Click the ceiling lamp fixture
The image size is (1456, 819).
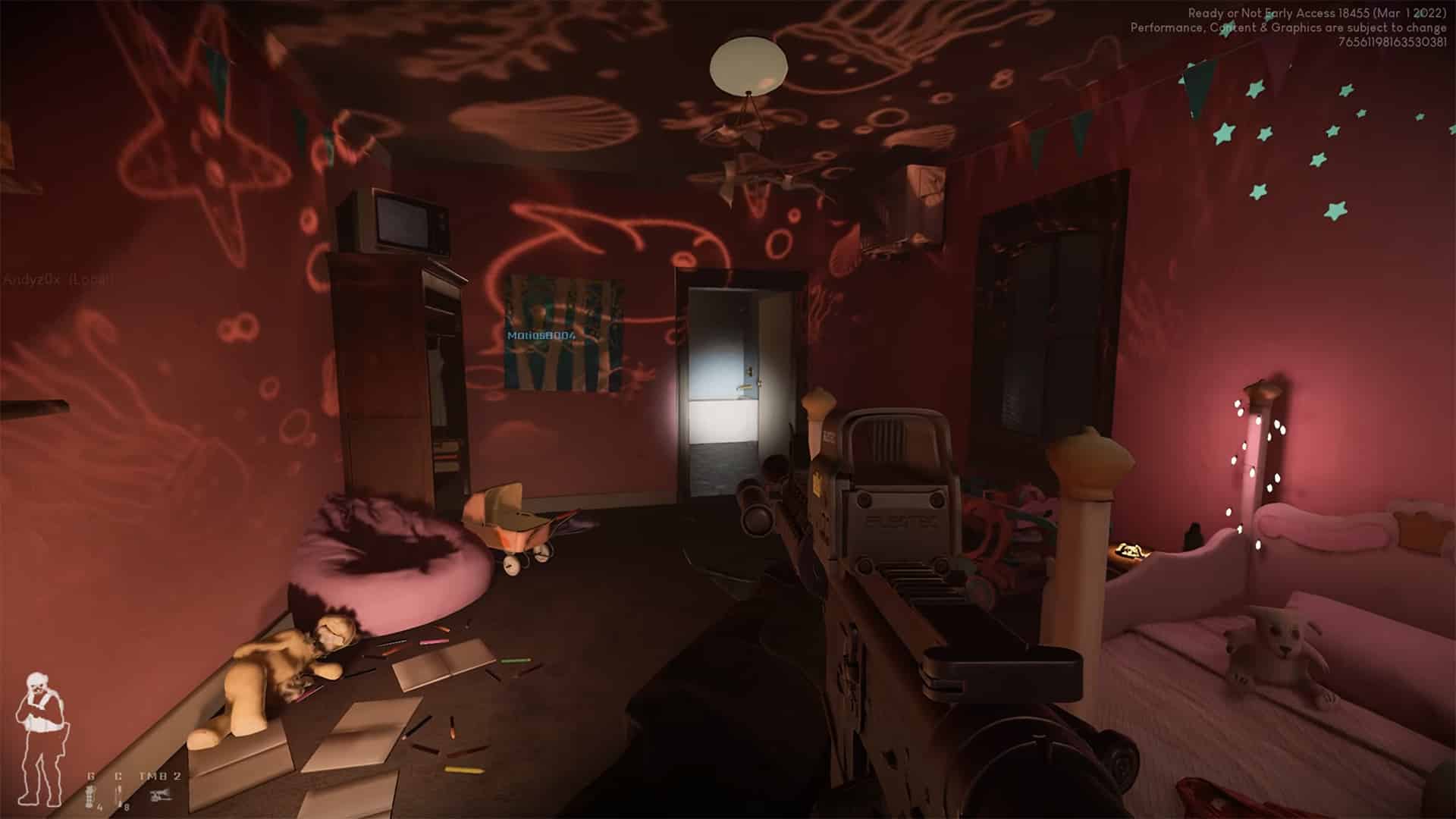click(747, 64)
